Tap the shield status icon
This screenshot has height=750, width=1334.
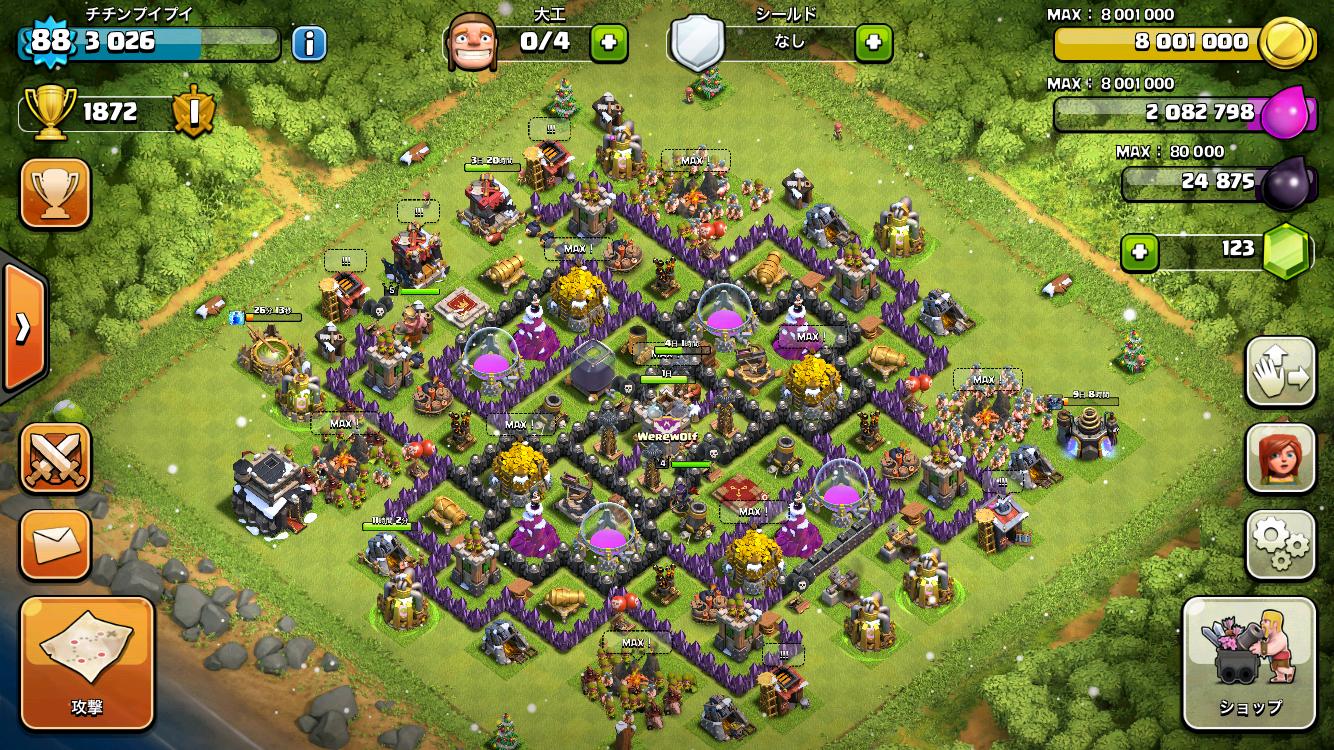click(x=697, y=42)
